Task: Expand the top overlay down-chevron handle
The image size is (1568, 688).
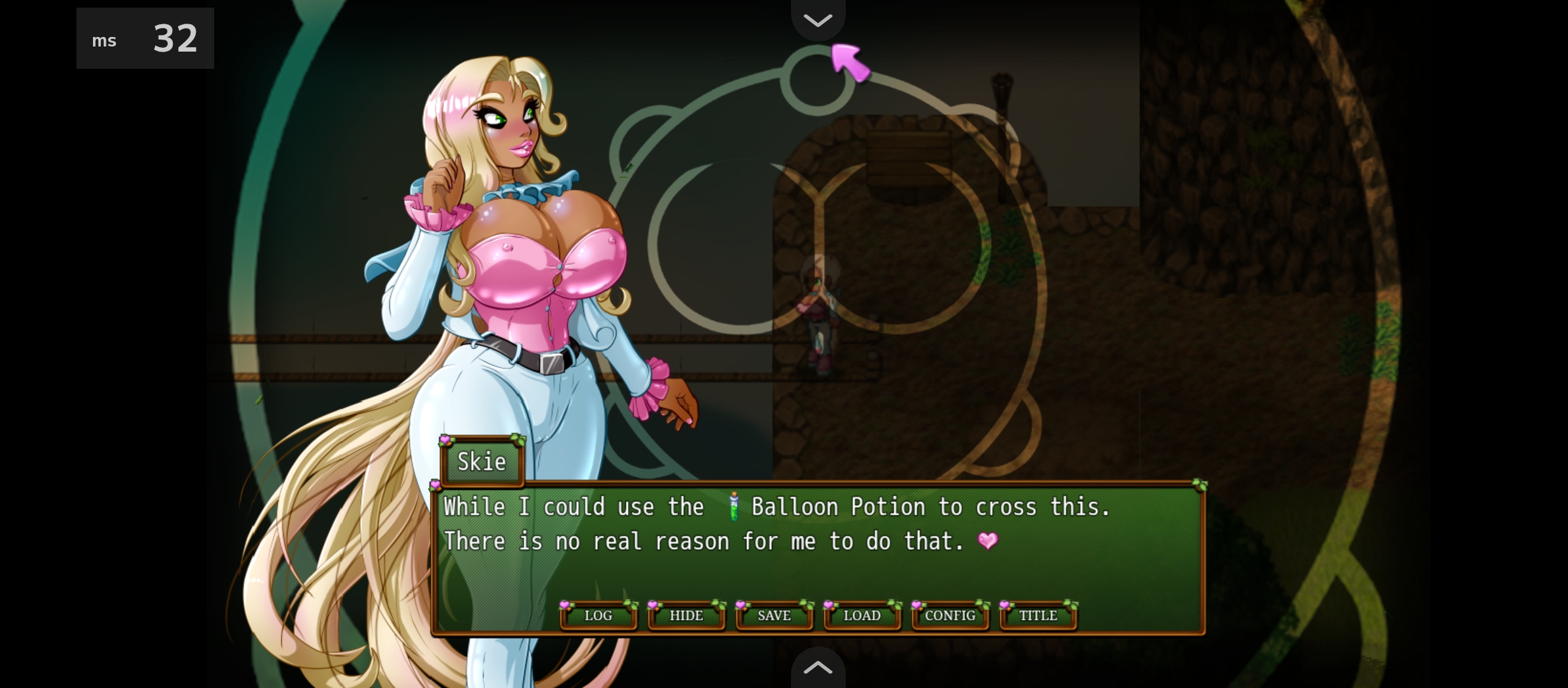Action: click(818, 20)
